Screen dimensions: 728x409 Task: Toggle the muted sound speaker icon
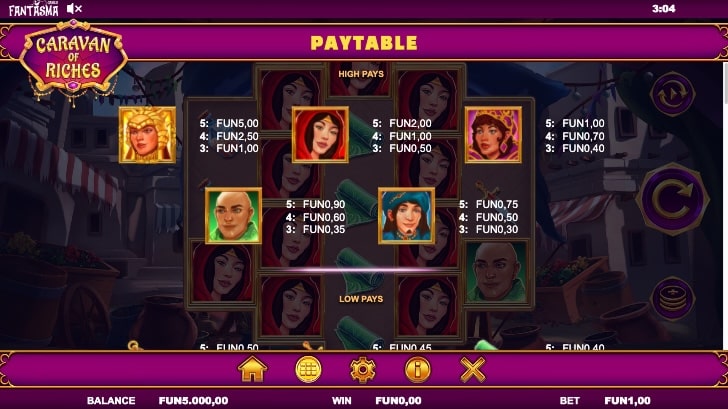coord(75,9)
